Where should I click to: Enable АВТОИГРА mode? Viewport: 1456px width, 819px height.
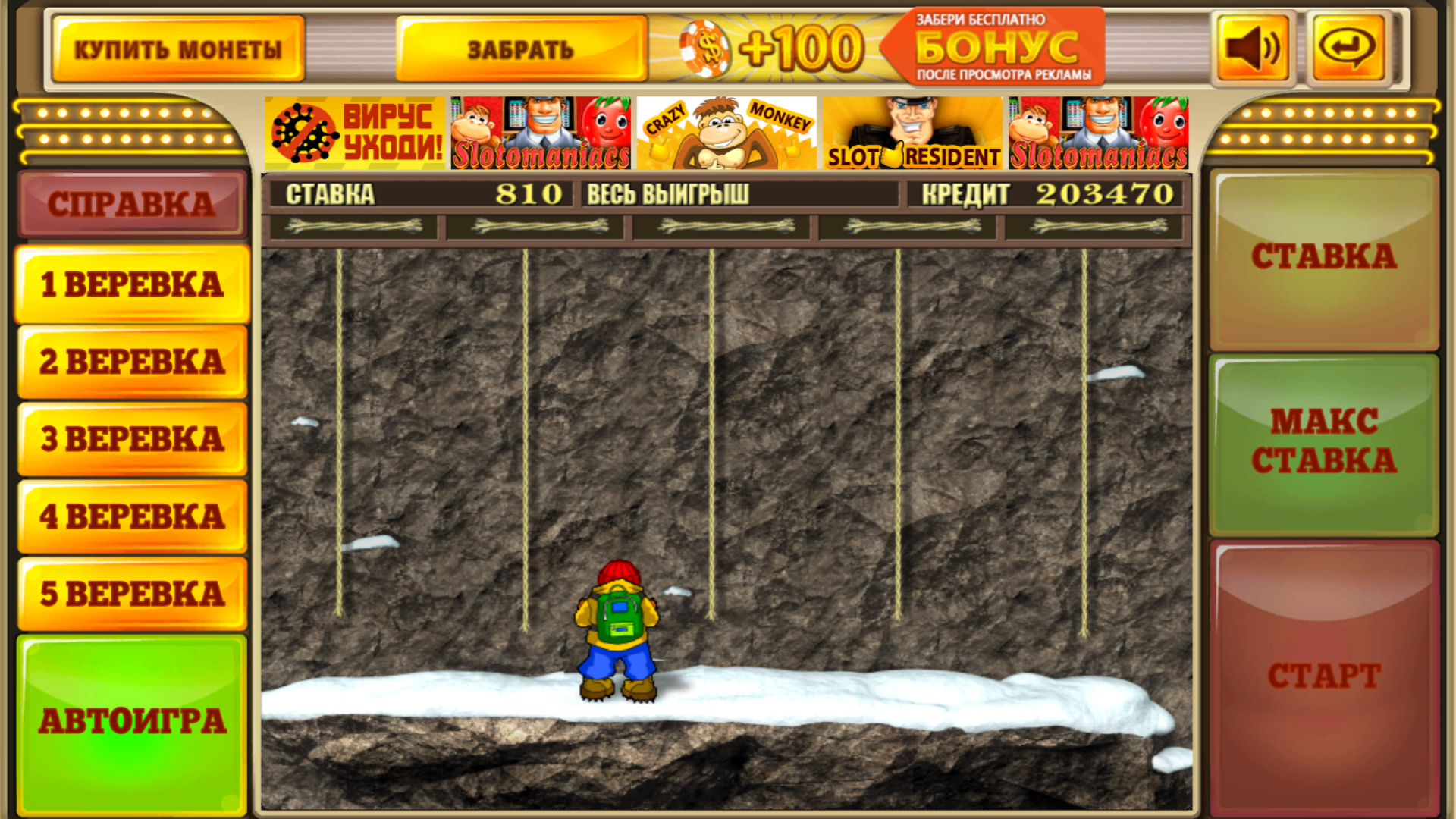click(x=132, y=720)
